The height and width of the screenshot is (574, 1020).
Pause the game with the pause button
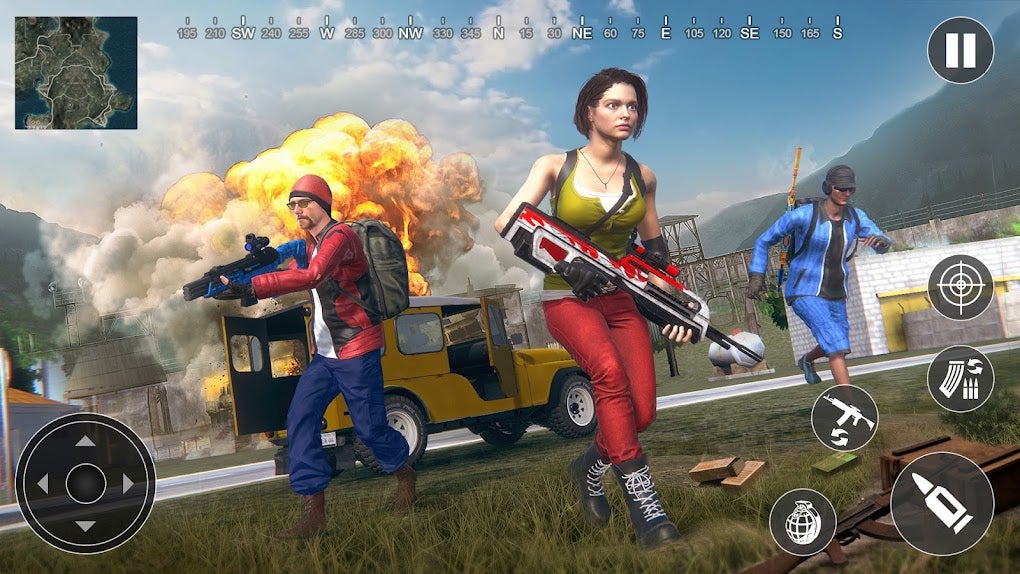coord(960,50)
